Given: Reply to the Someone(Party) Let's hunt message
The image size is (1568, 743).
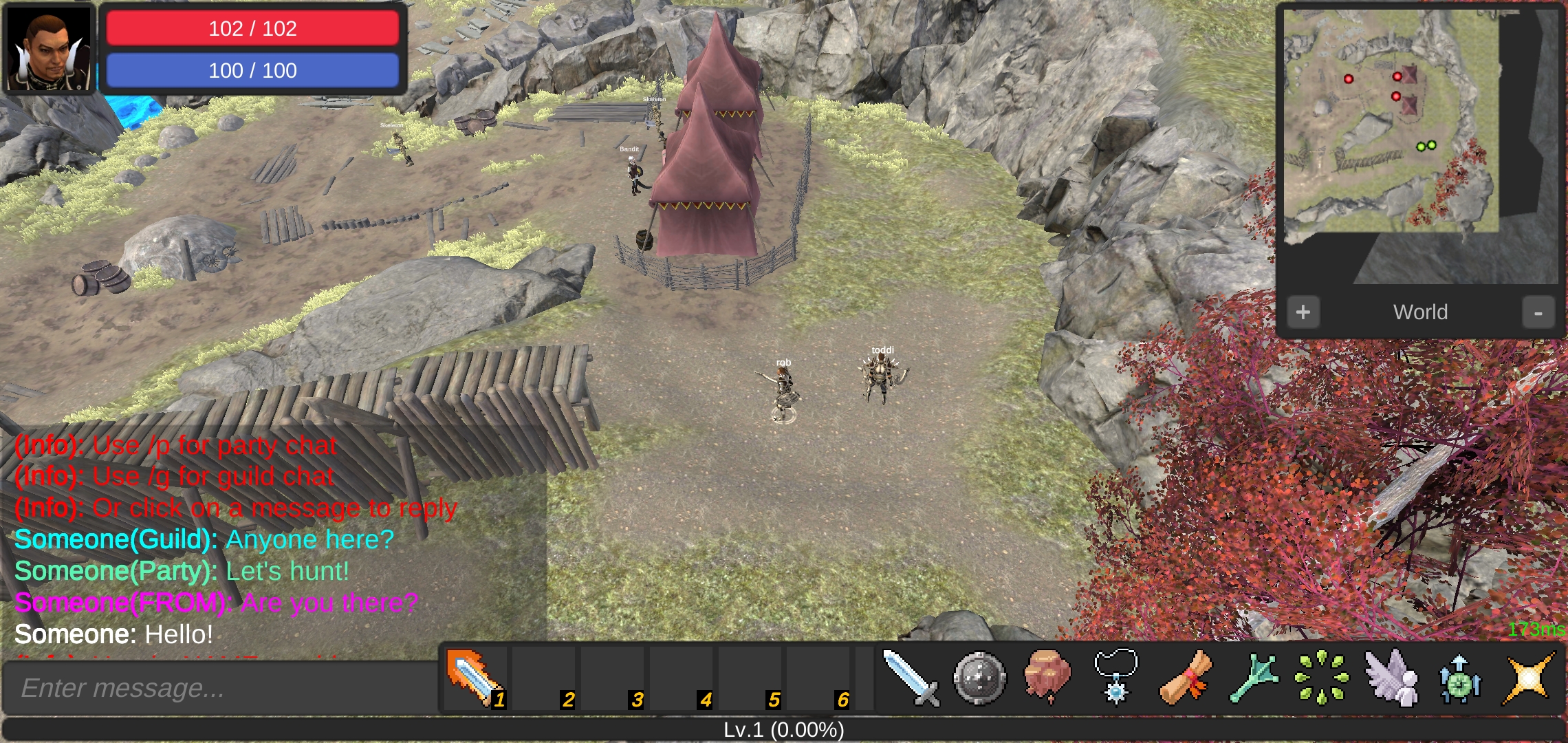Looking at the screenshot, I should pyautogui.click(x=182, y=572).
